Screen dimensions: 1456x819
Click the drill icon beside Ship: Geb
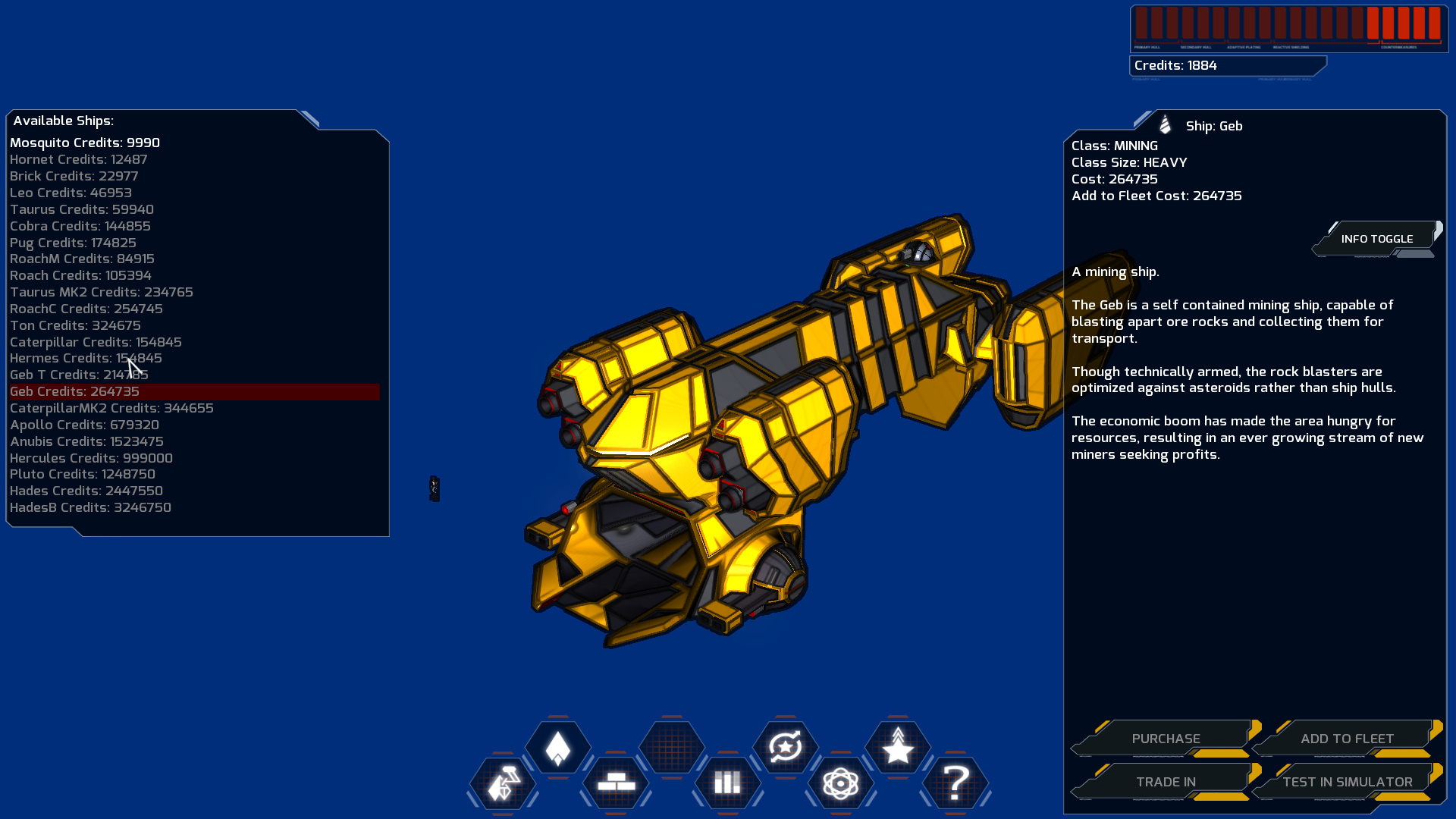click(x=1164, y=126)
